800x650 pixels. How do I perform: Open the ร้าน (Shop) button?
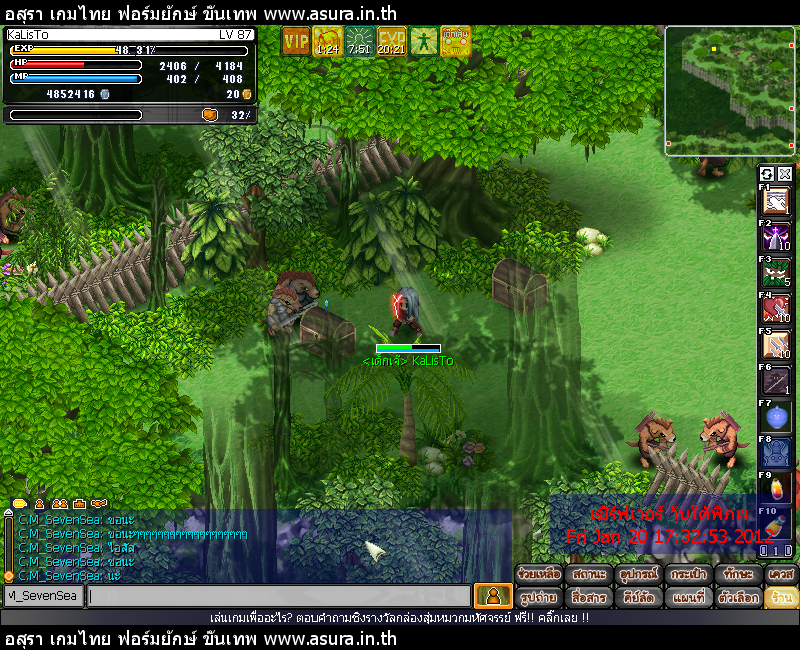781,597
